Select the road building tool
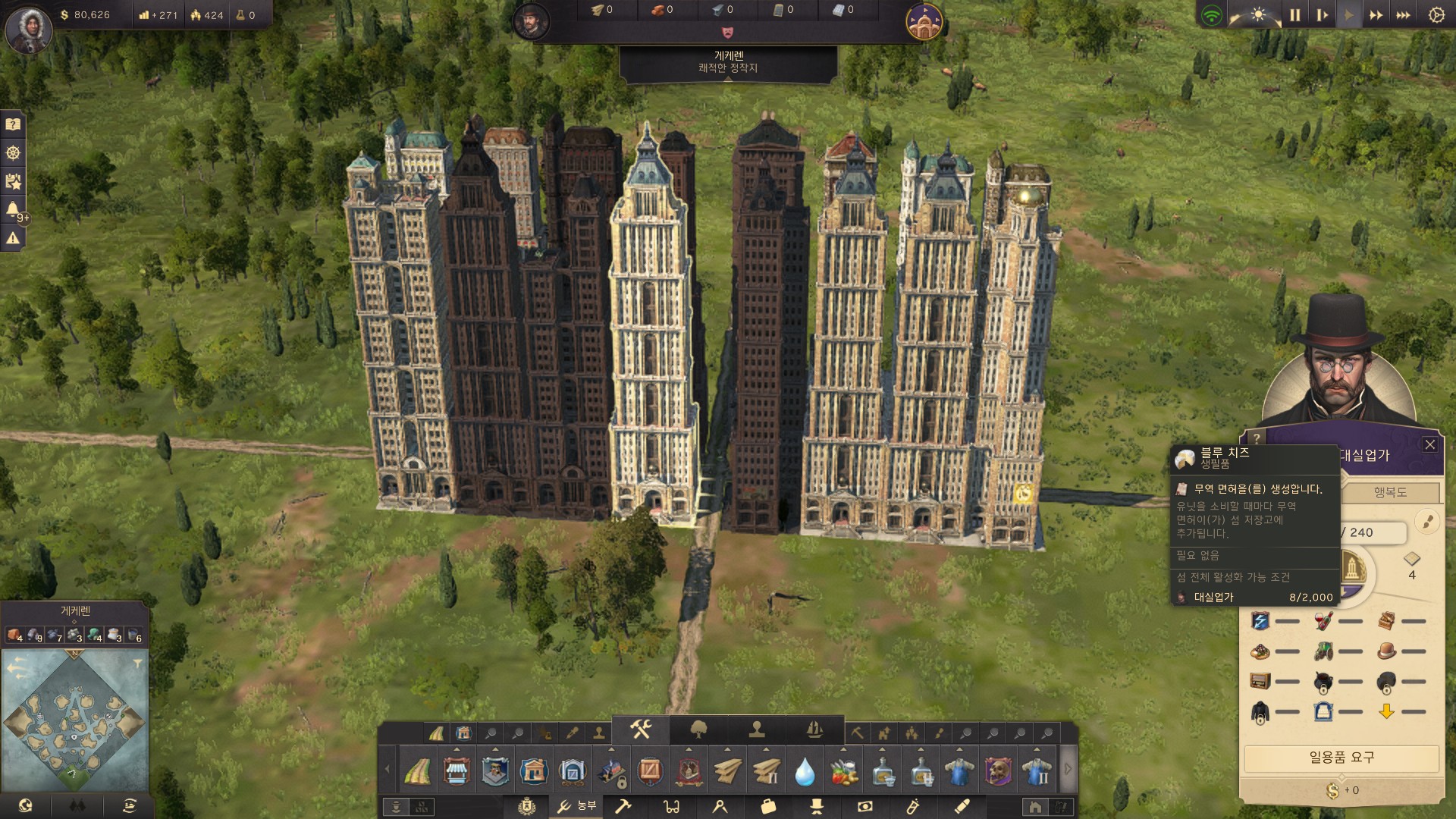 [417, 771]
